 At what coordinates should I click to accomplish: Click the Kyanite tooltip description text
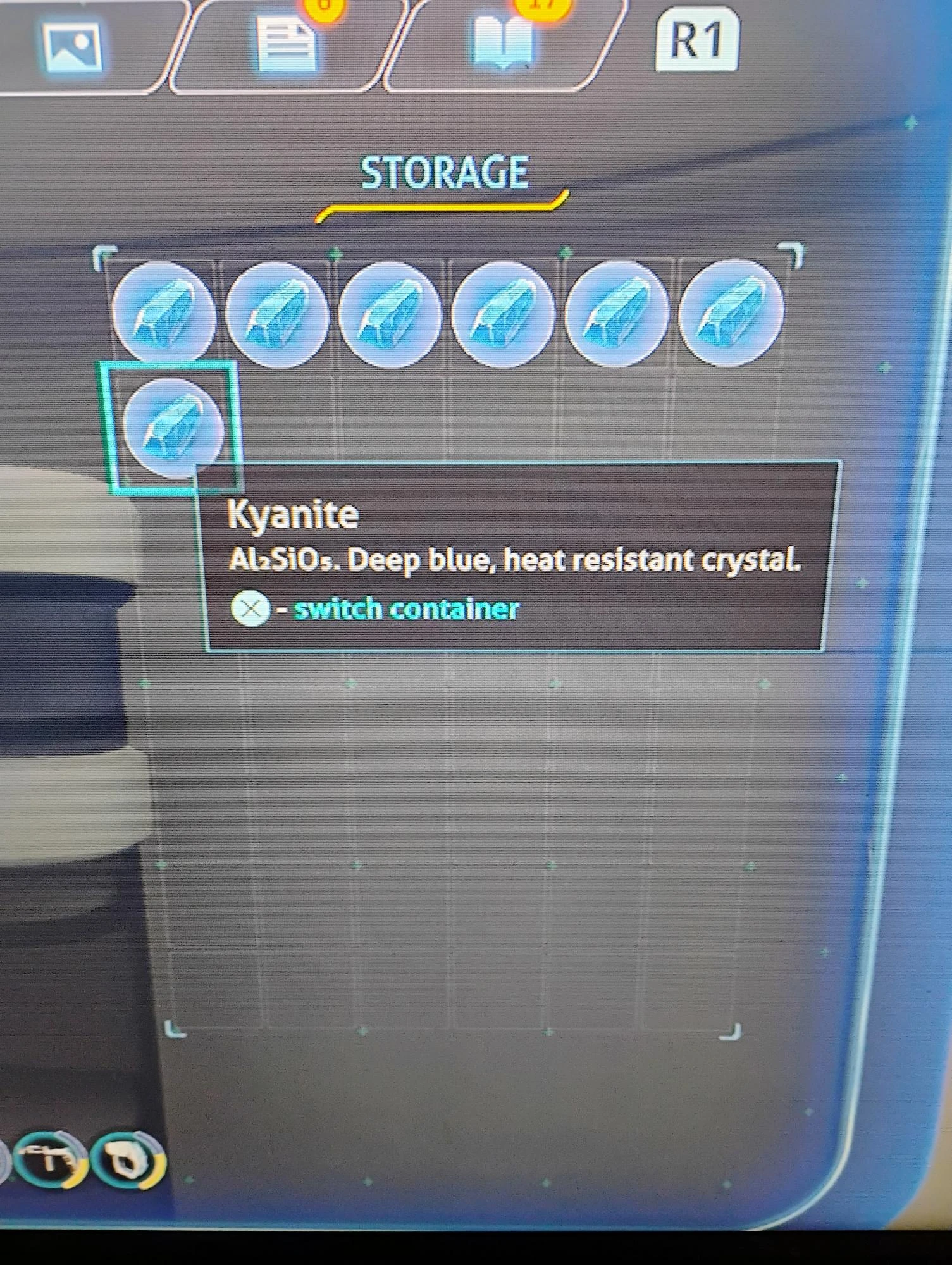(516, 559)
